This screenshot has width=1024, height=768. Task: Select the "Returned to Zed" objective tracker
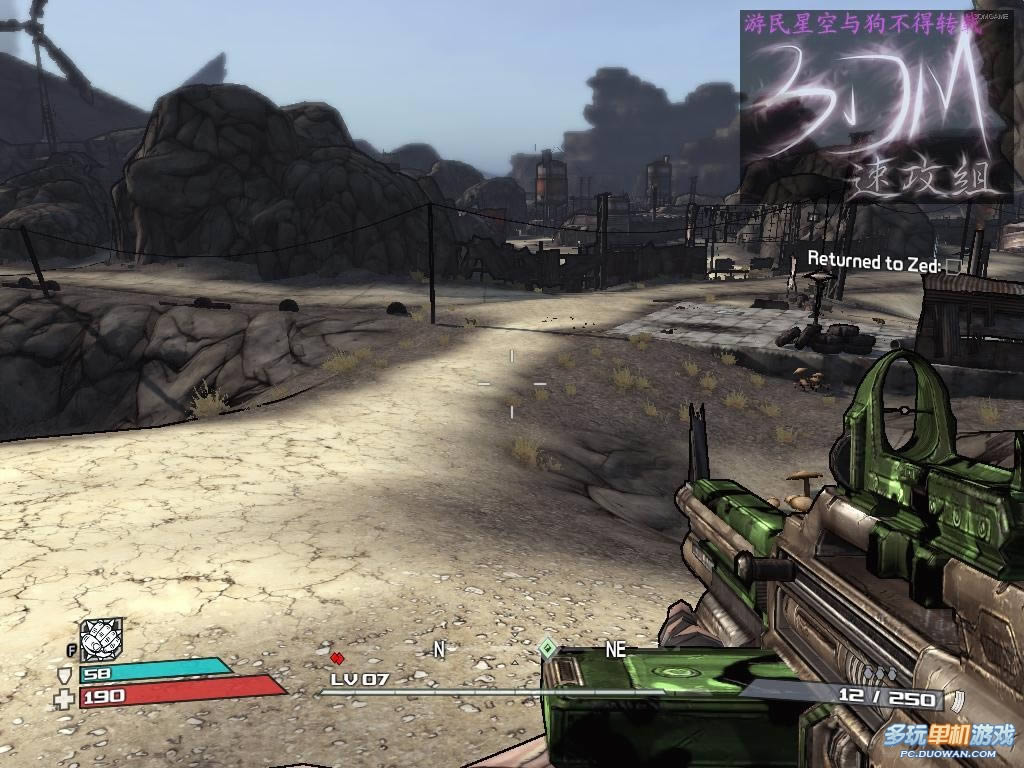[874, 263]
